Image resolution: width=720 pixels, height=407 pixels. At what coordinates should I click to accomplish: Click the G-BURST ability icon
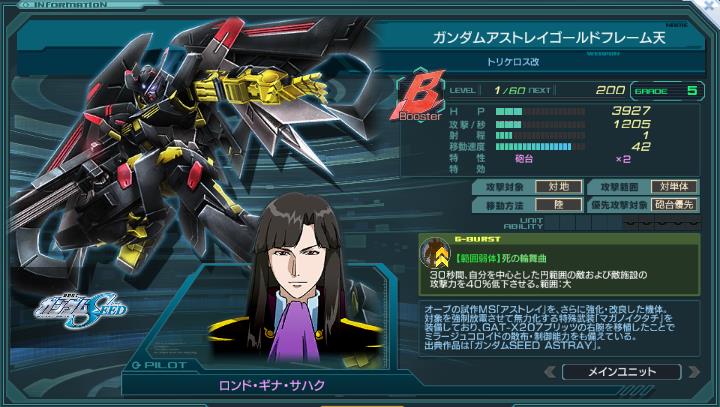coord(434,256)
